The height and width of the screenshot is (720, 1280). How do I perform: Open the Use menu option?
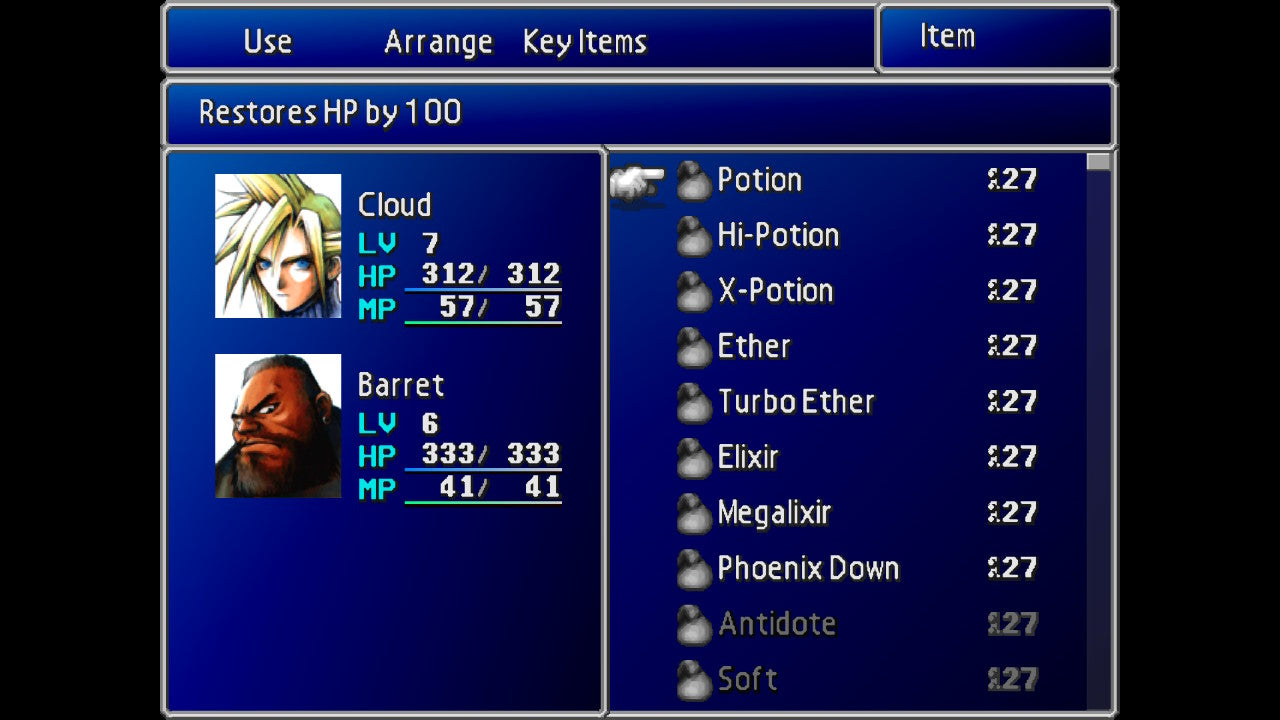(266, 41)
